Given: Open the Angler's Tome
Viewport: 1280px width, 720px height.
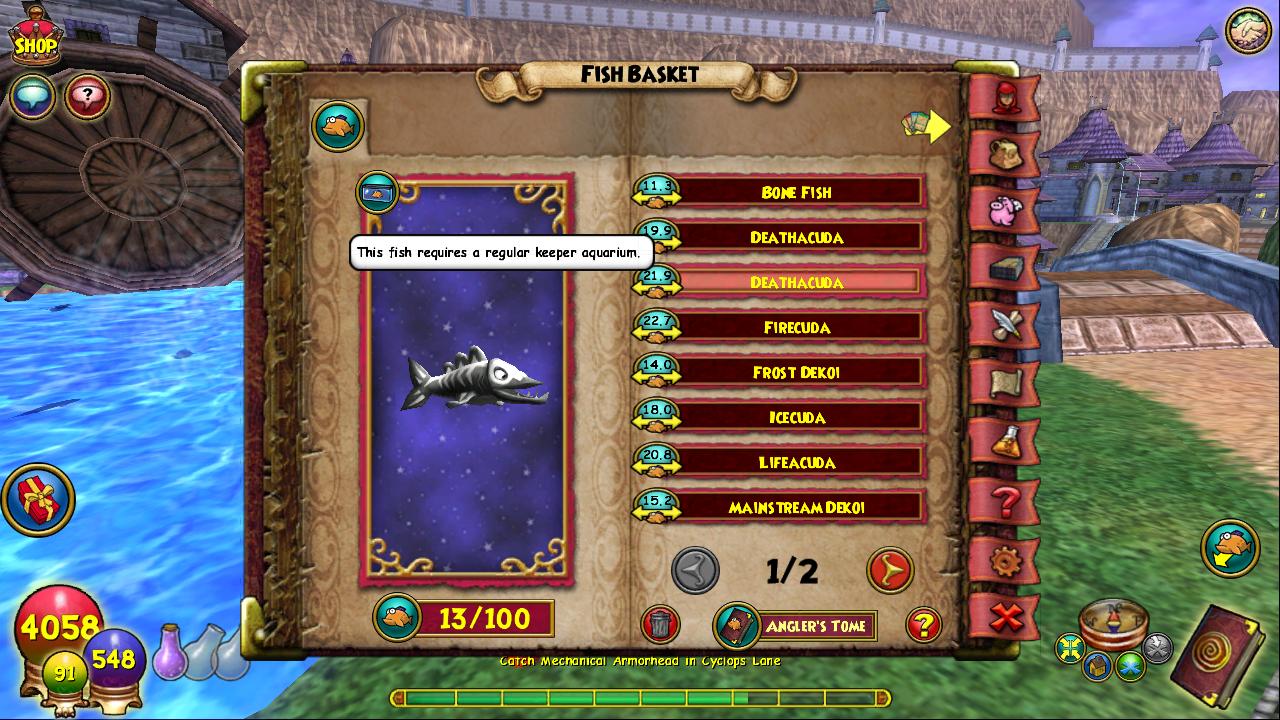Looking at the screenshot, I should 798,626.
